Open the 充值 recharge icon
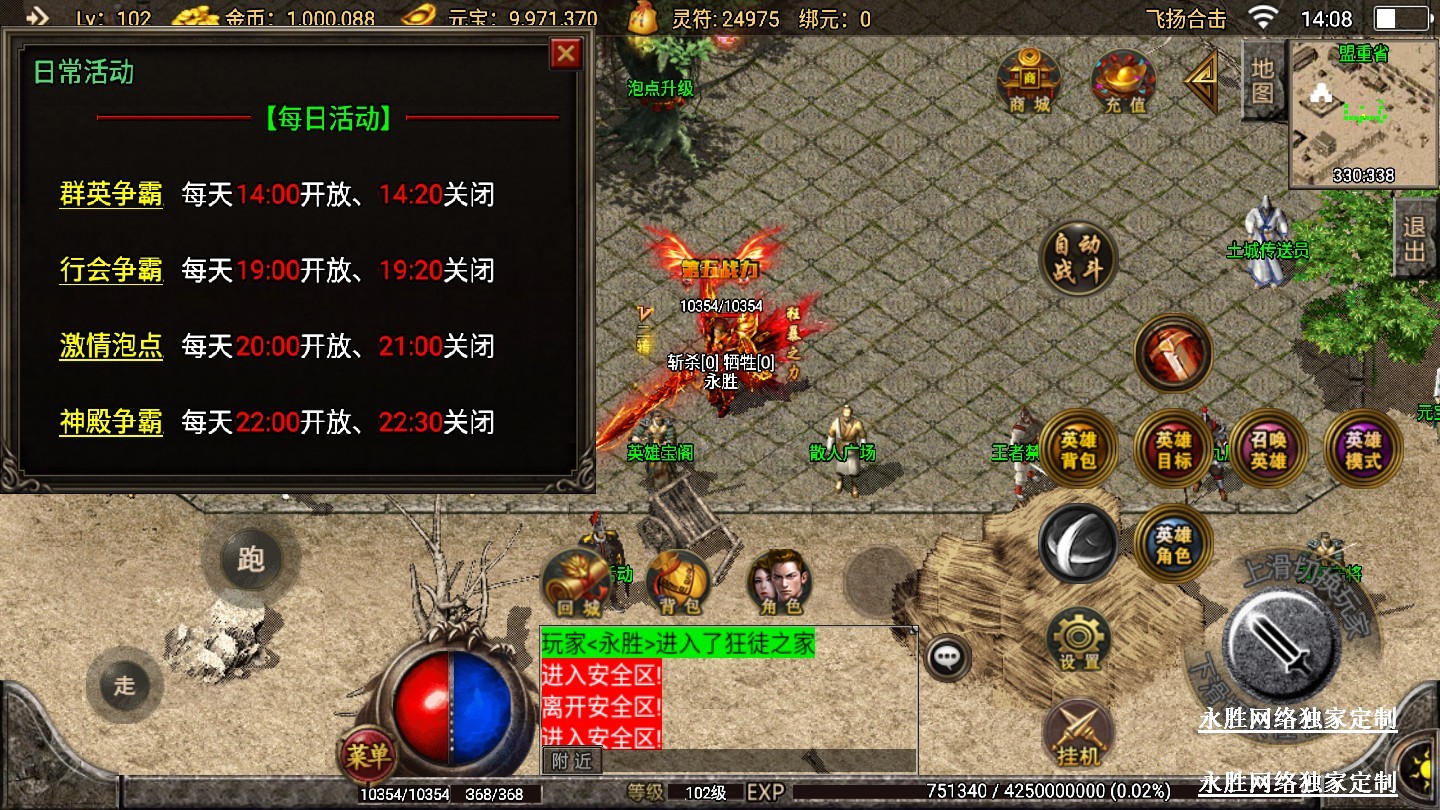 pyautogui.click(x=1124, y=80)
